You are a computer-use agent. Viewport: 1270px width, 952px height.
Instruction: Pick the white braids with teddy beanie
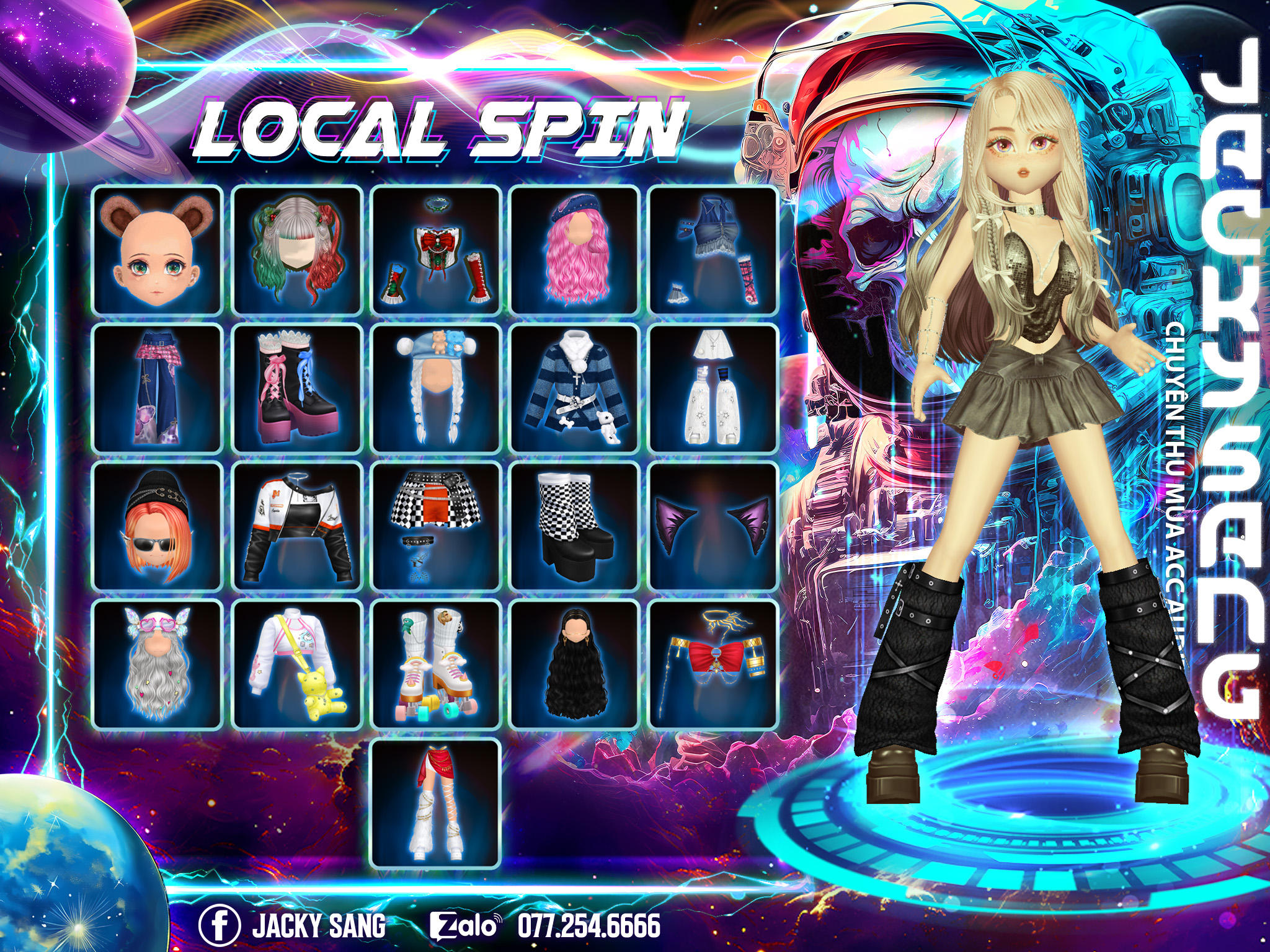pyautogui.click(x=435, y=389)
